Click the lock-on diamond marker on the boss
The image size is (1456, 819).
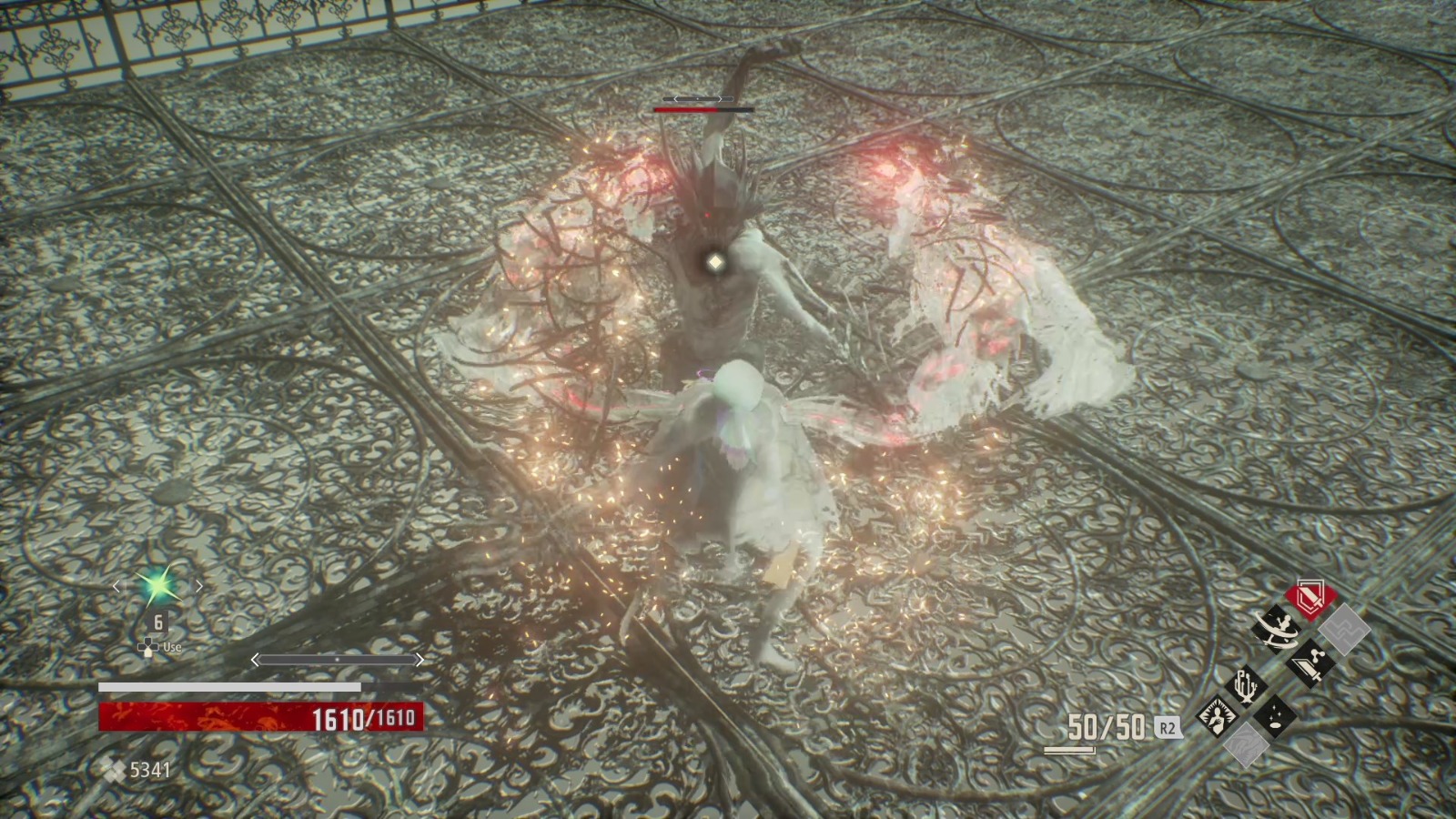pyautogui.click(x=716, y=262)
